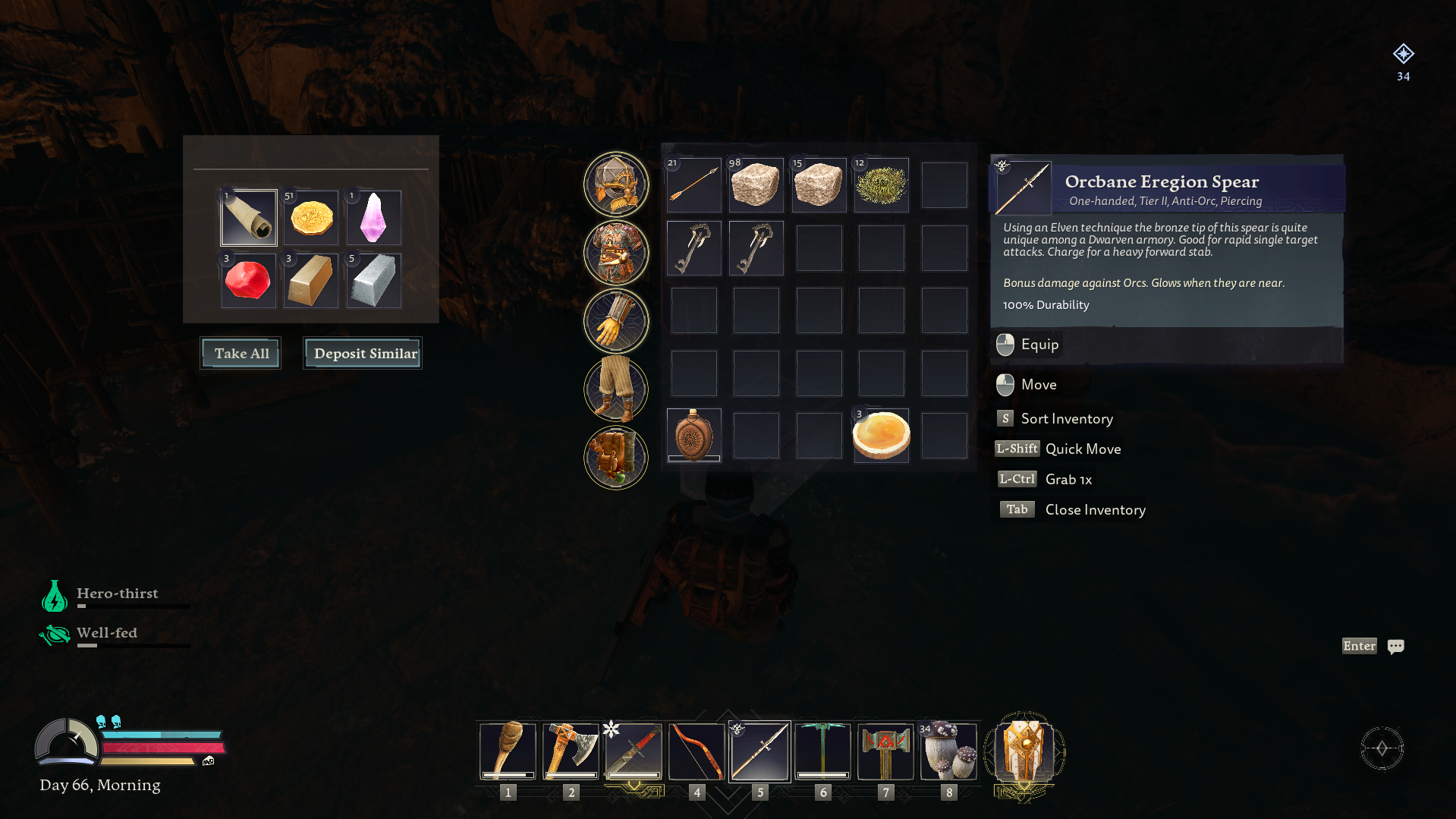Click the backpack equipment slot

click(x=615, y=458)
